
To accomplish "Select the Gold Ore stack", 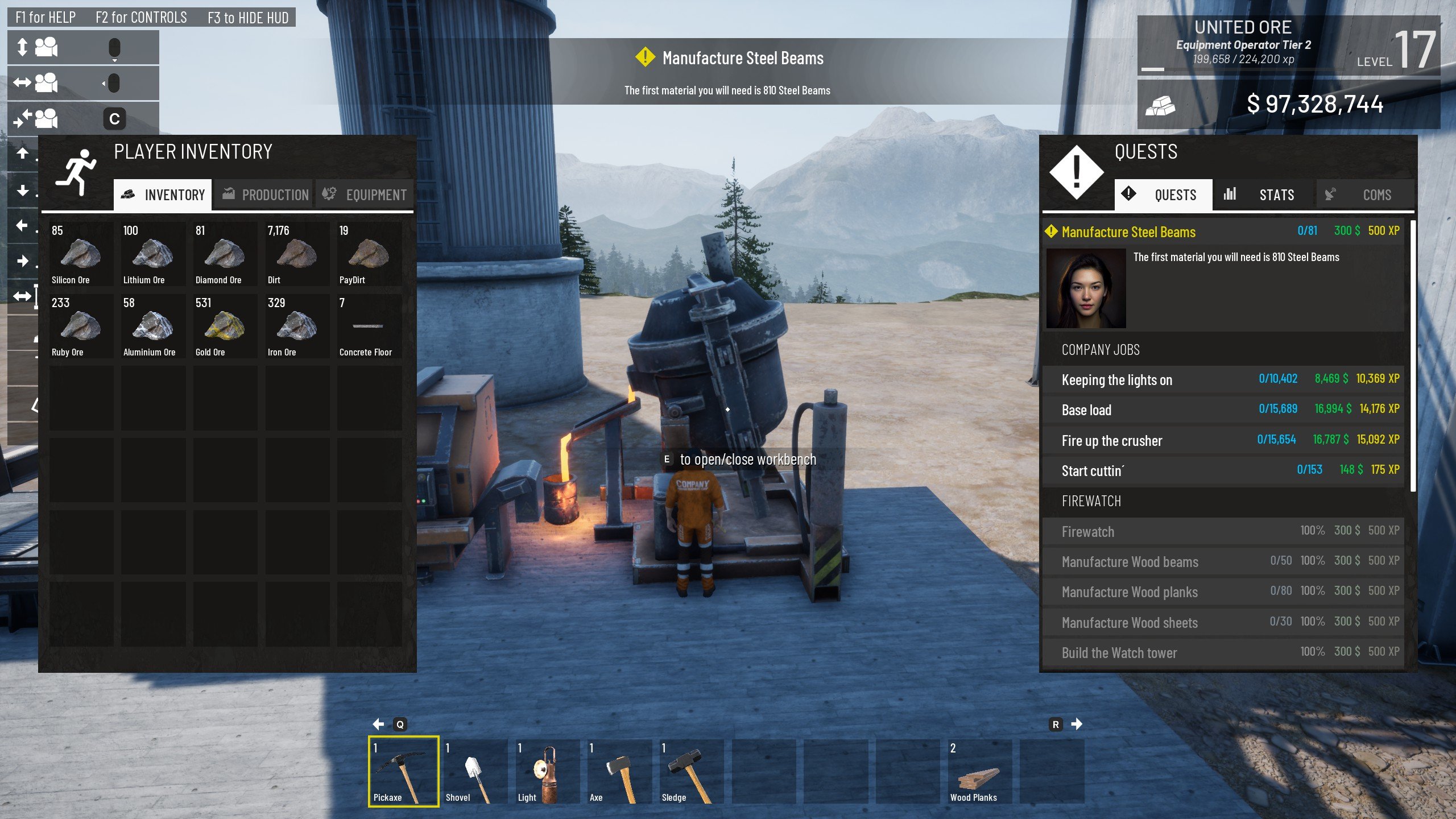I will pos(225,326).
